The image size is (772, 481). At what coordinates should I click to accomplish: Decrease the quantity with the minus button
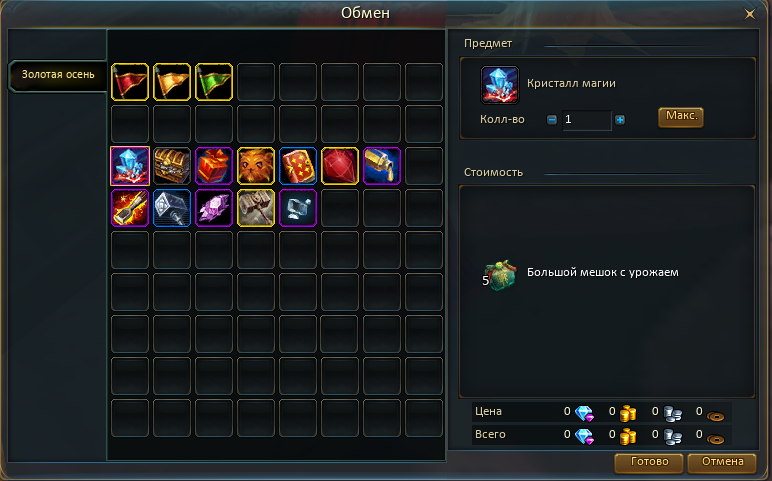click(552, 120)
